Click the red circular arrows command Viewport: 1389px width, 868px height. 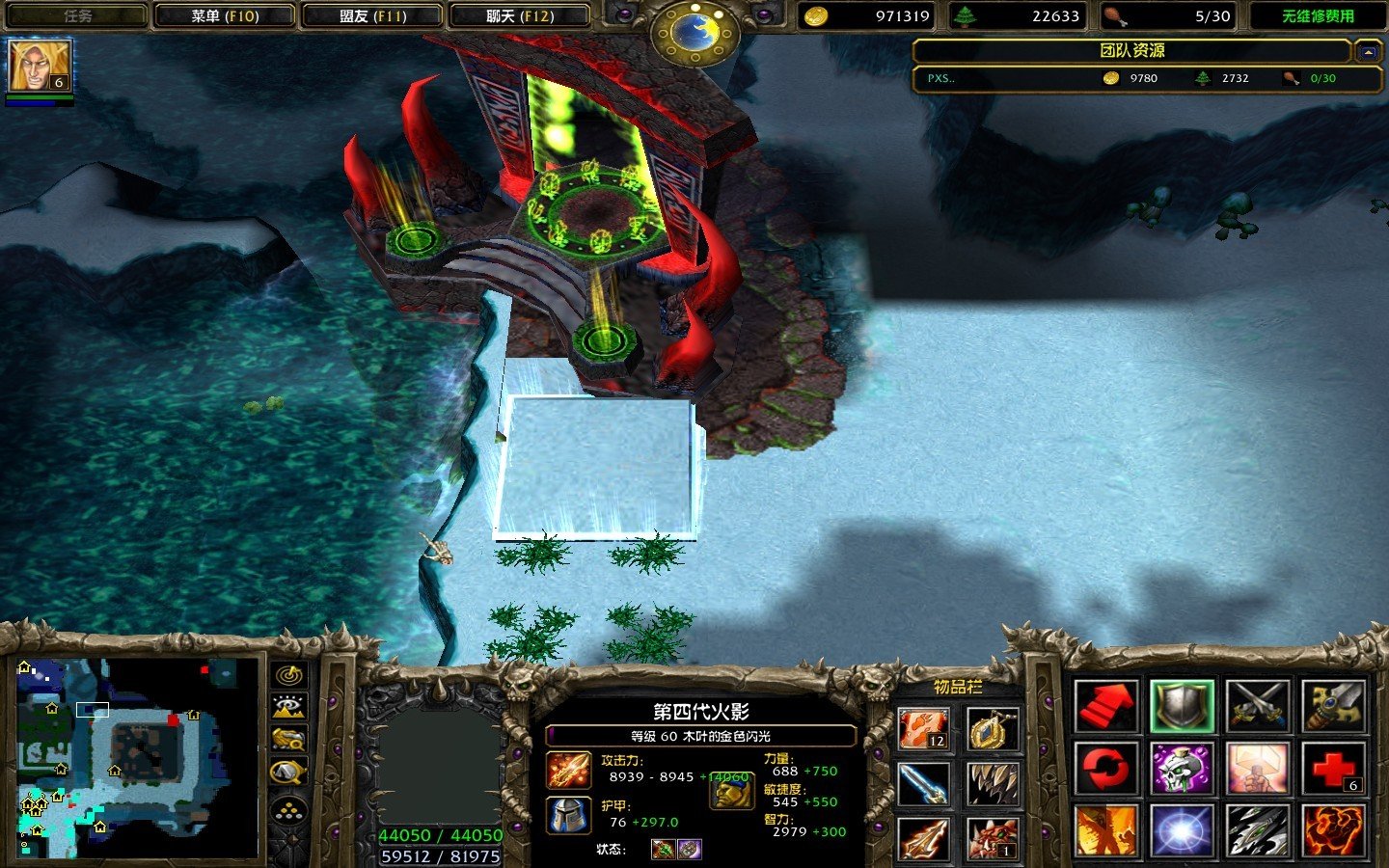[x=1105, y=768]
